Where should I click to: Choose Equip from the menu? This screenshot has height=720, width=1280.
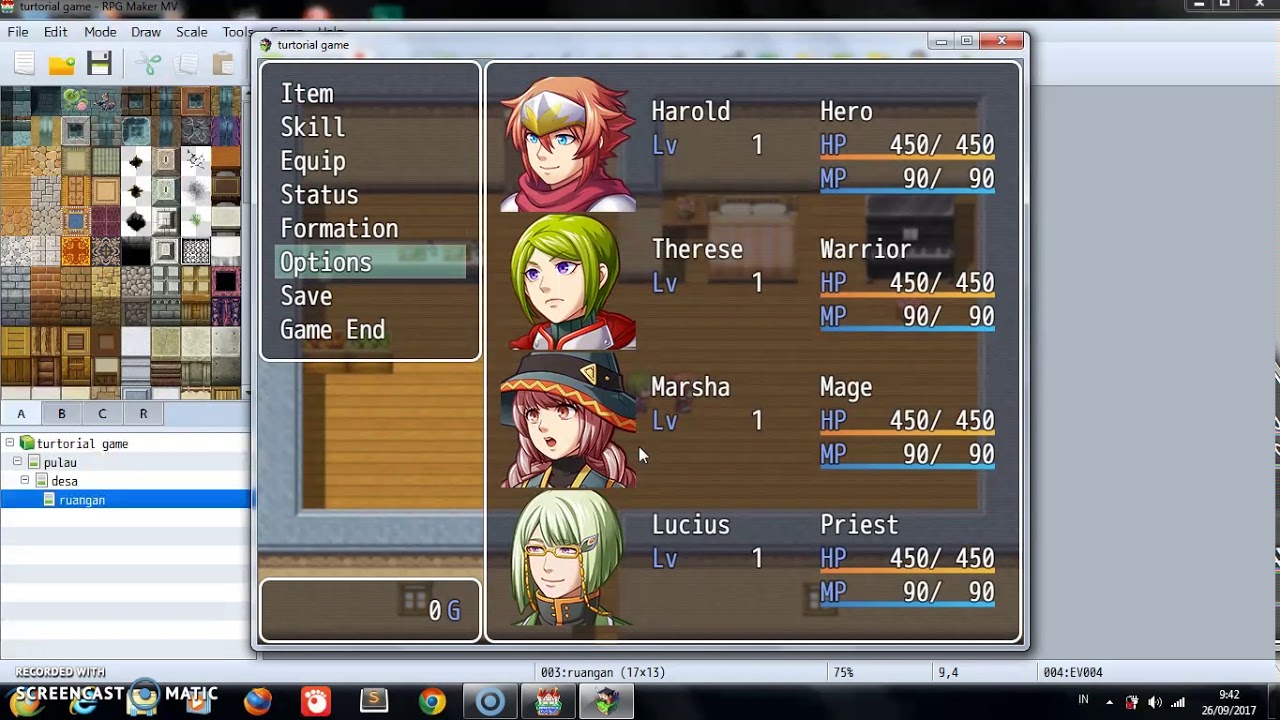click(313, 162)
